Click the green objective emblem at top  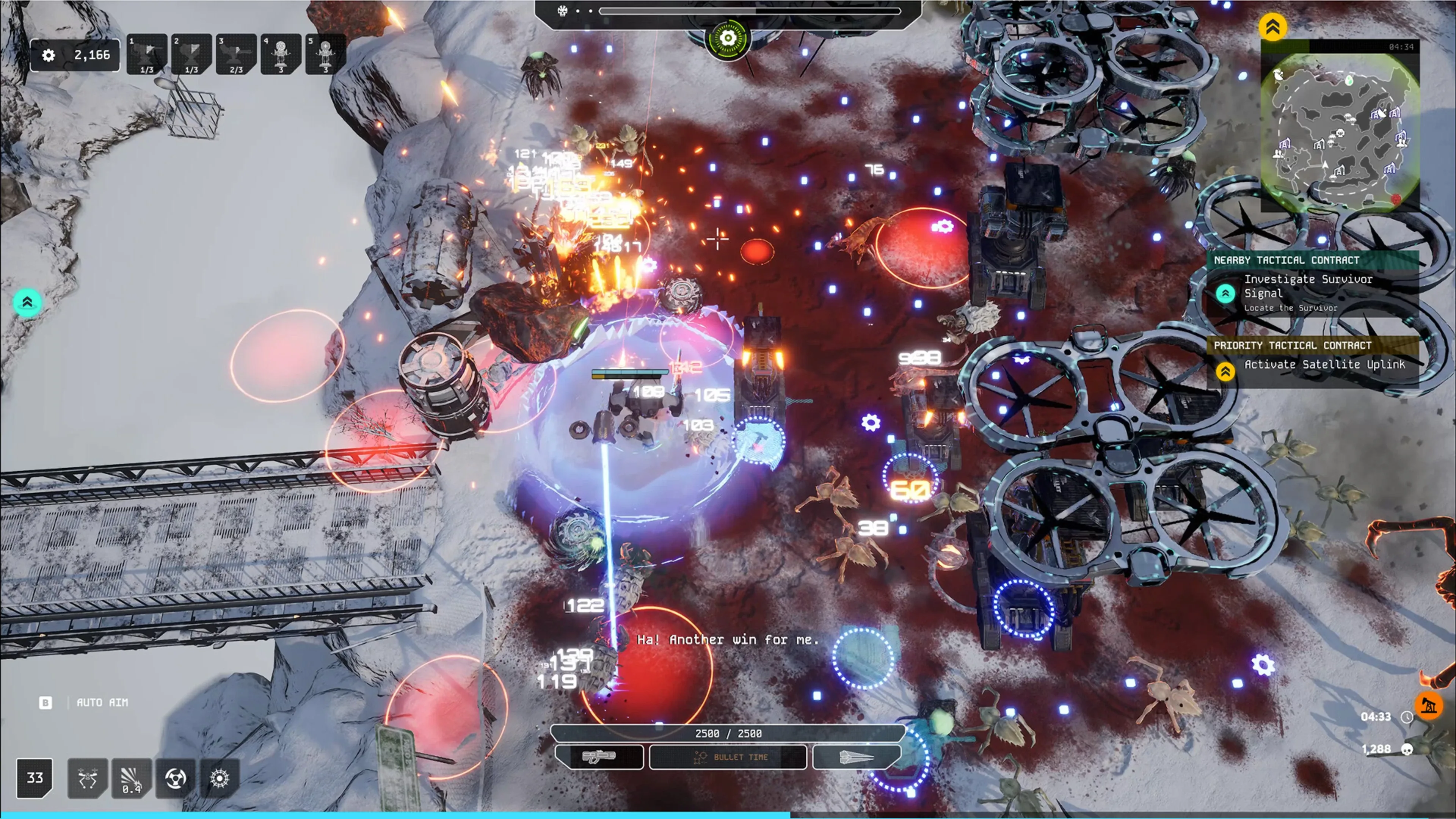click(x=728, y=38)
